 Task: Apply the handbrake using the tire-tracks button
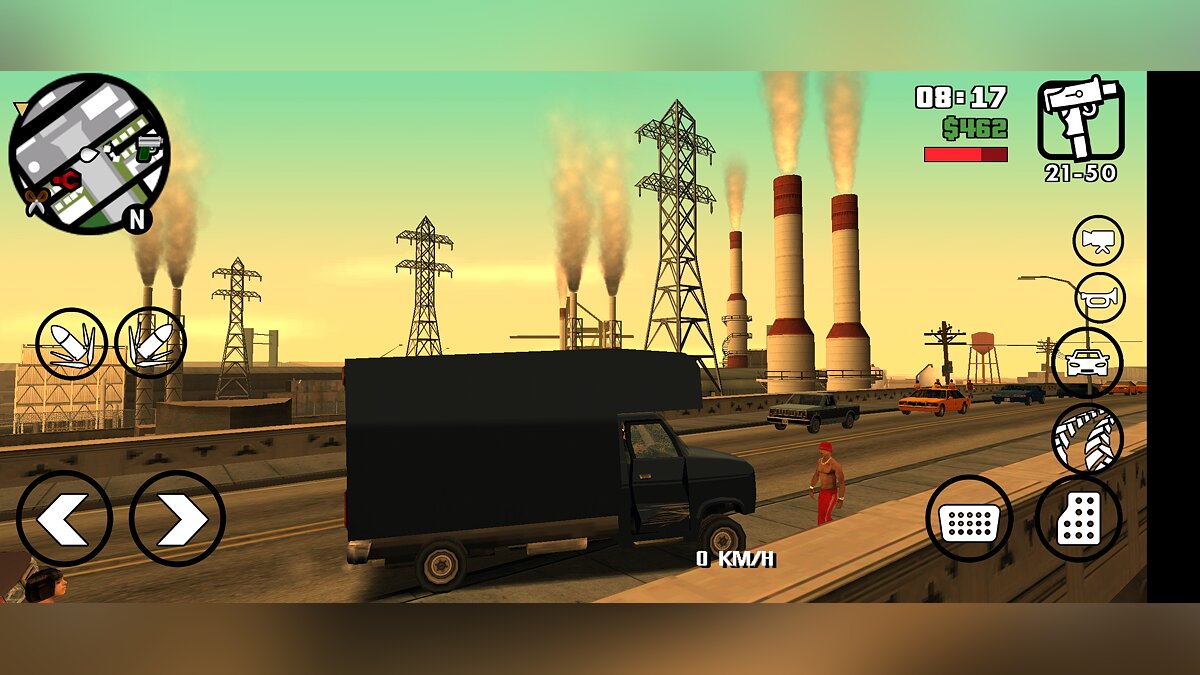[1087, 438]
